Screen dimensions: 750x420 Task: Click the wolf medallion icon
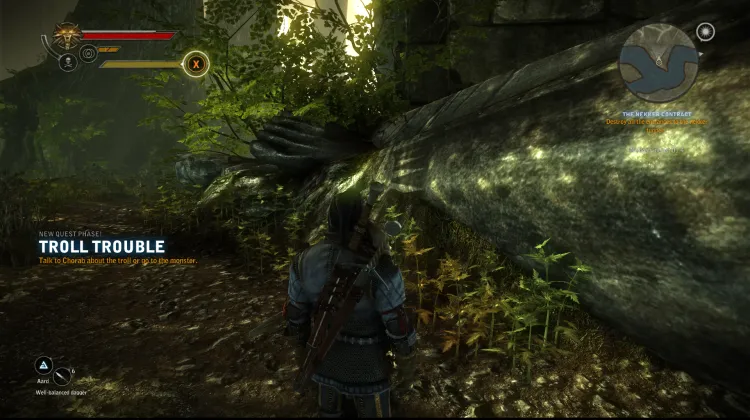coord(67,35)
